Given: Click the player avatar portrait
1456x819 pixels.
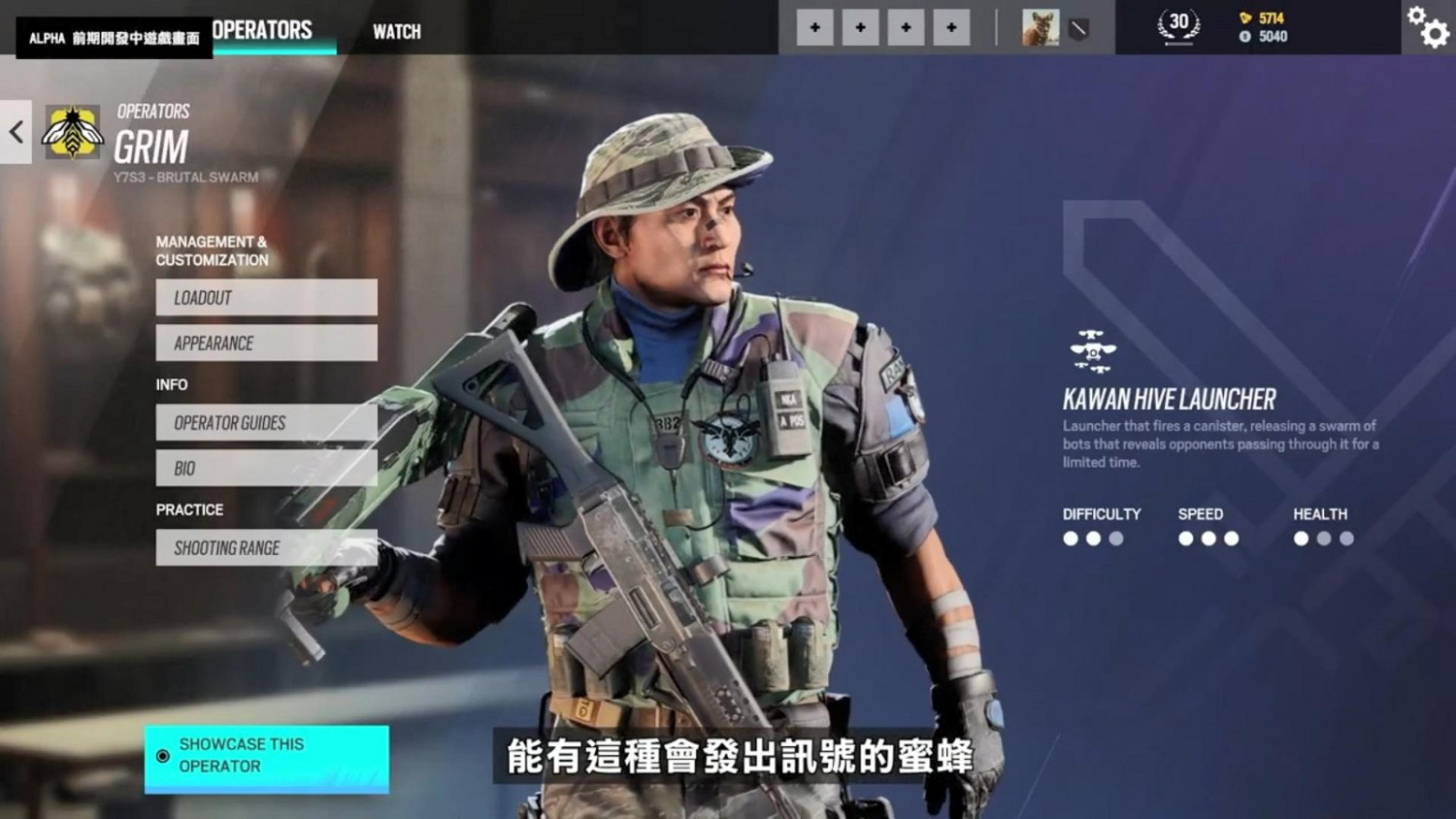Looking at the screenshot, I should point(1040,29).
